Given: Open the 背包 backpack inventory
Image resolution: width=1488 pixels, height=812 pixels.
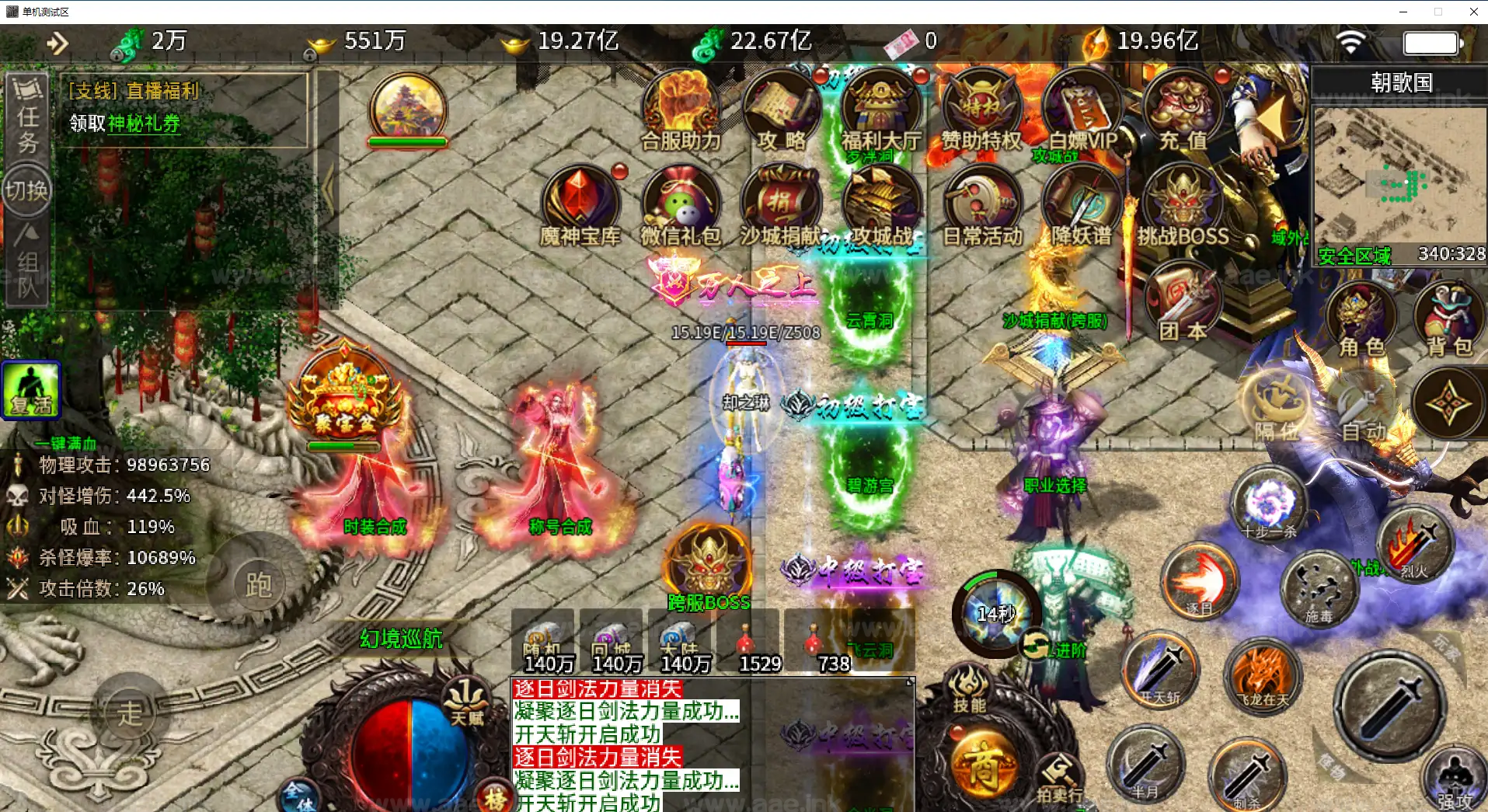Looking at the screenshot, I should click(x=1449, y=320).
